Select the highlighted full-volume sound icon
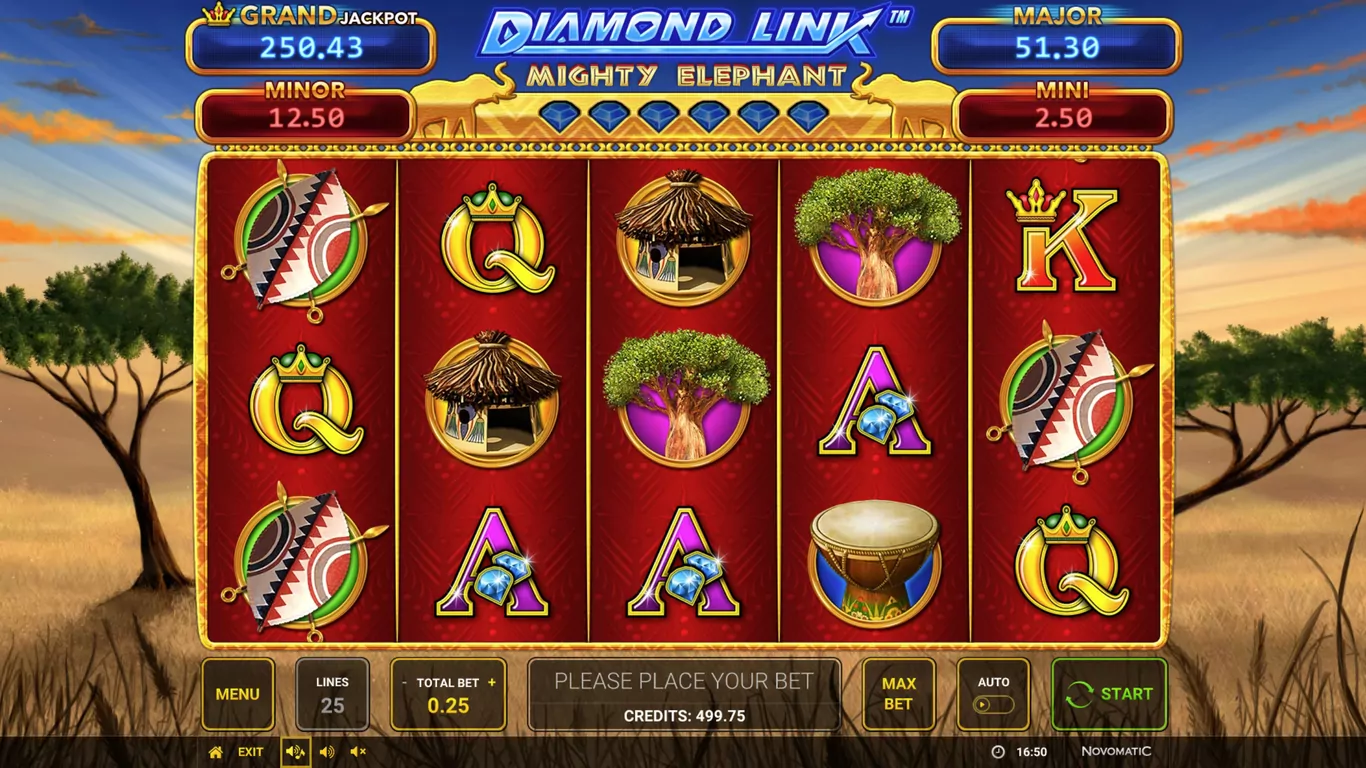This screenshot has height=768, width=1366. tap(295, 752)
